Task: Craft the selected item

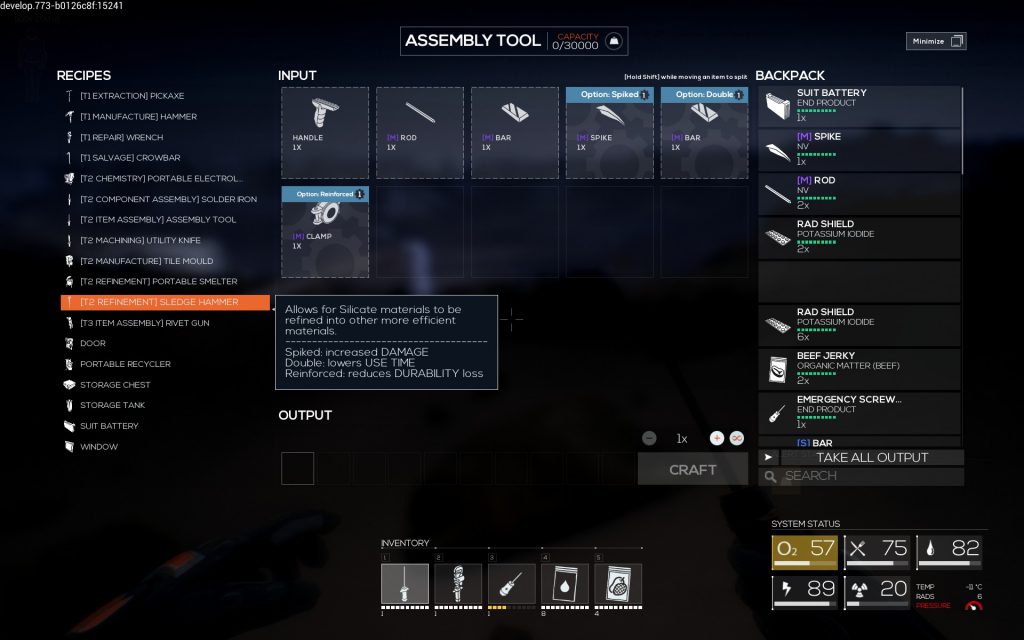Action: pyautogui.click(x=692, y=469)
